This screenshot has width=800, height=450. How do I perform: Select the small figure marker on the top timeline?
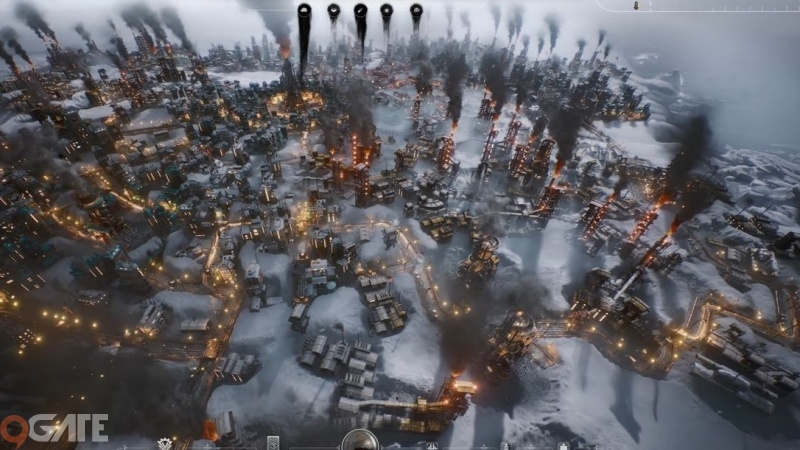pyautogui.click(x=636, y=6)
